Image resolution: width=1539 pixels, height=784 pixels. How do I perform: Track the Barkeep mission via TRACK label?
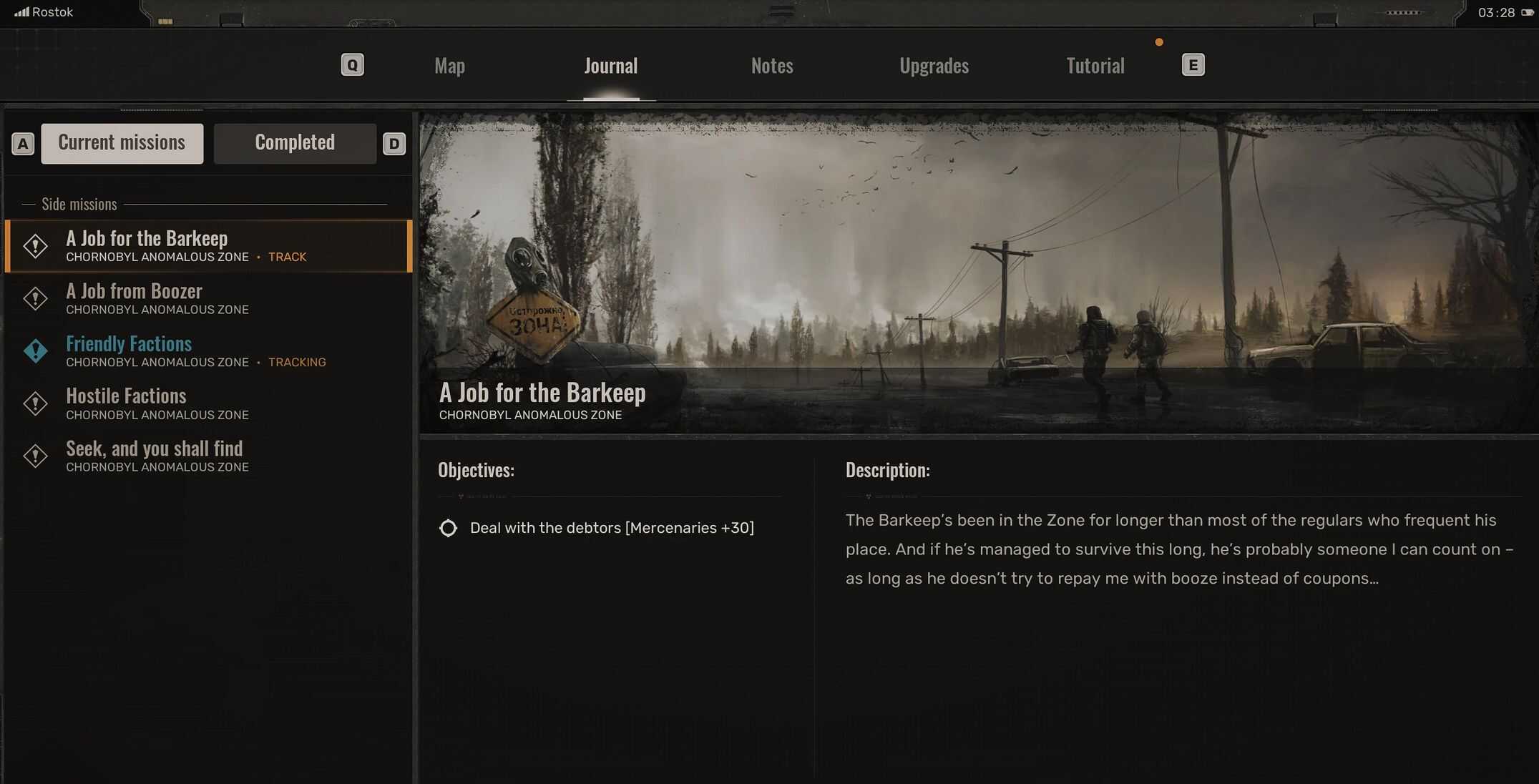pos(287,258)
